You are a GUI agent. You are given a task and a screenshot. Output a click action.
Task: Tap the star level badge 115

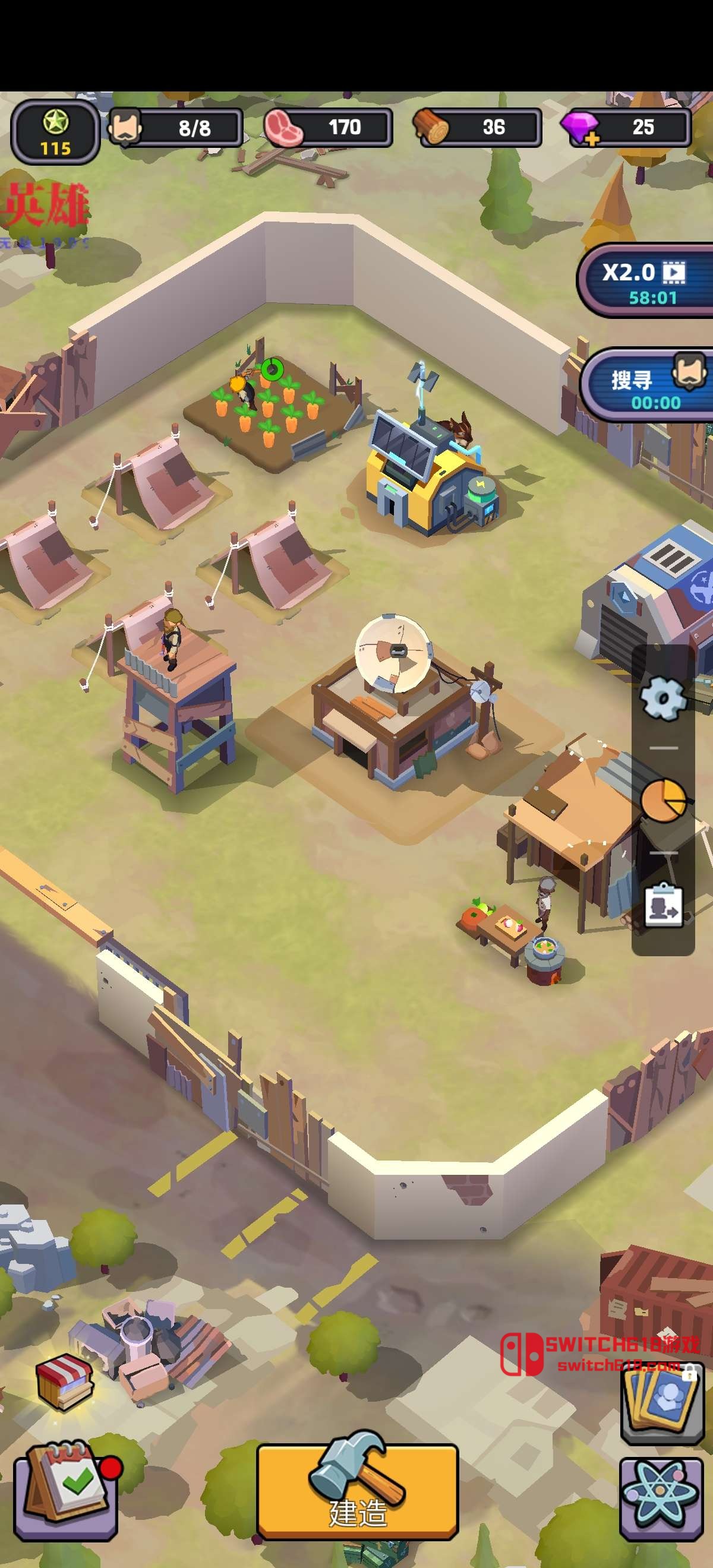(55, 132)
